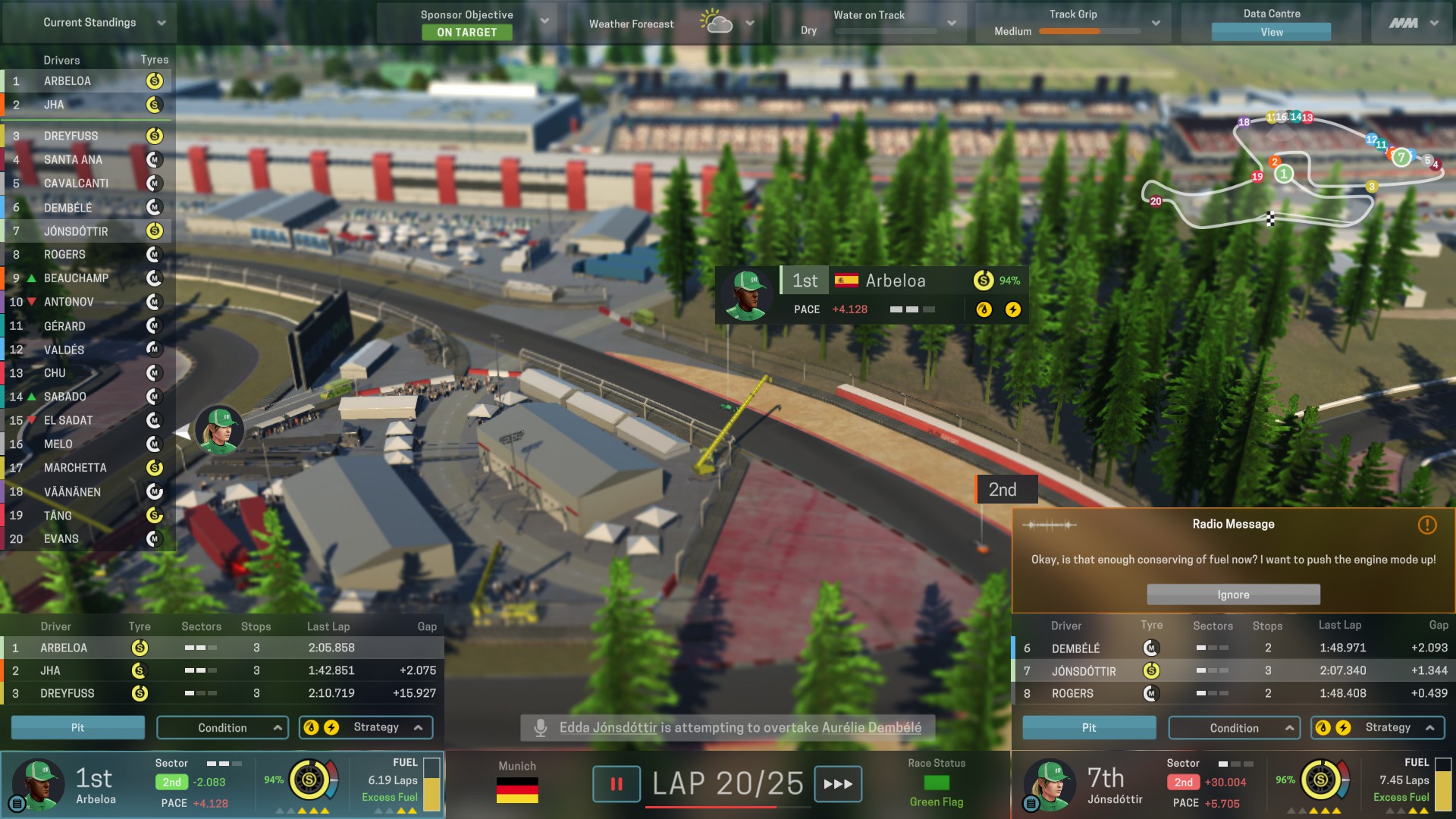Expand the Track Grip panel
Image resolution: width=1456 pixels, height=819 pixels.
[1155, 24]
